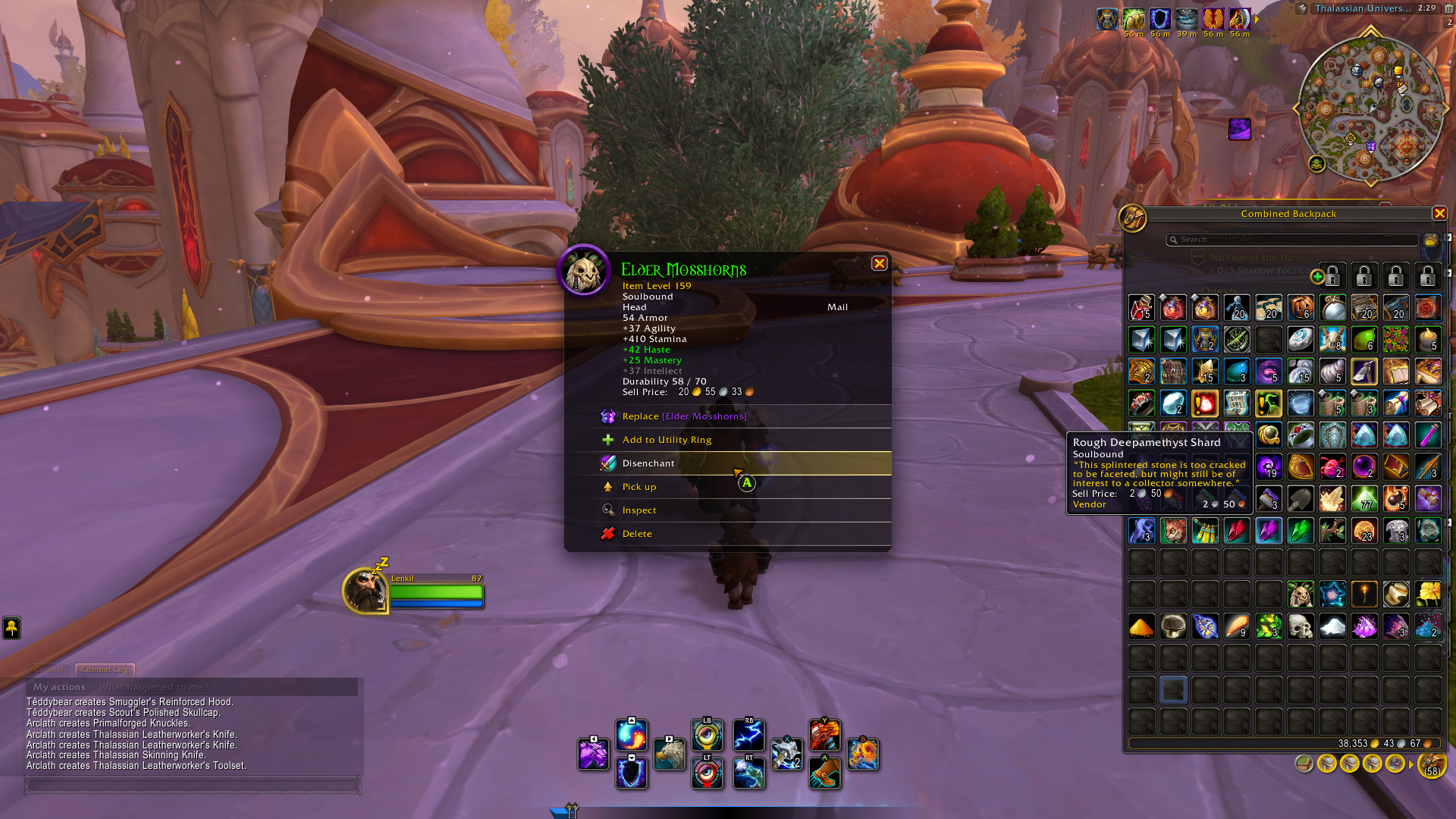This screenshot has width=1456, height=819.
Task: Toggle the lock on the second bag slot
Action: pos(1363,275)
